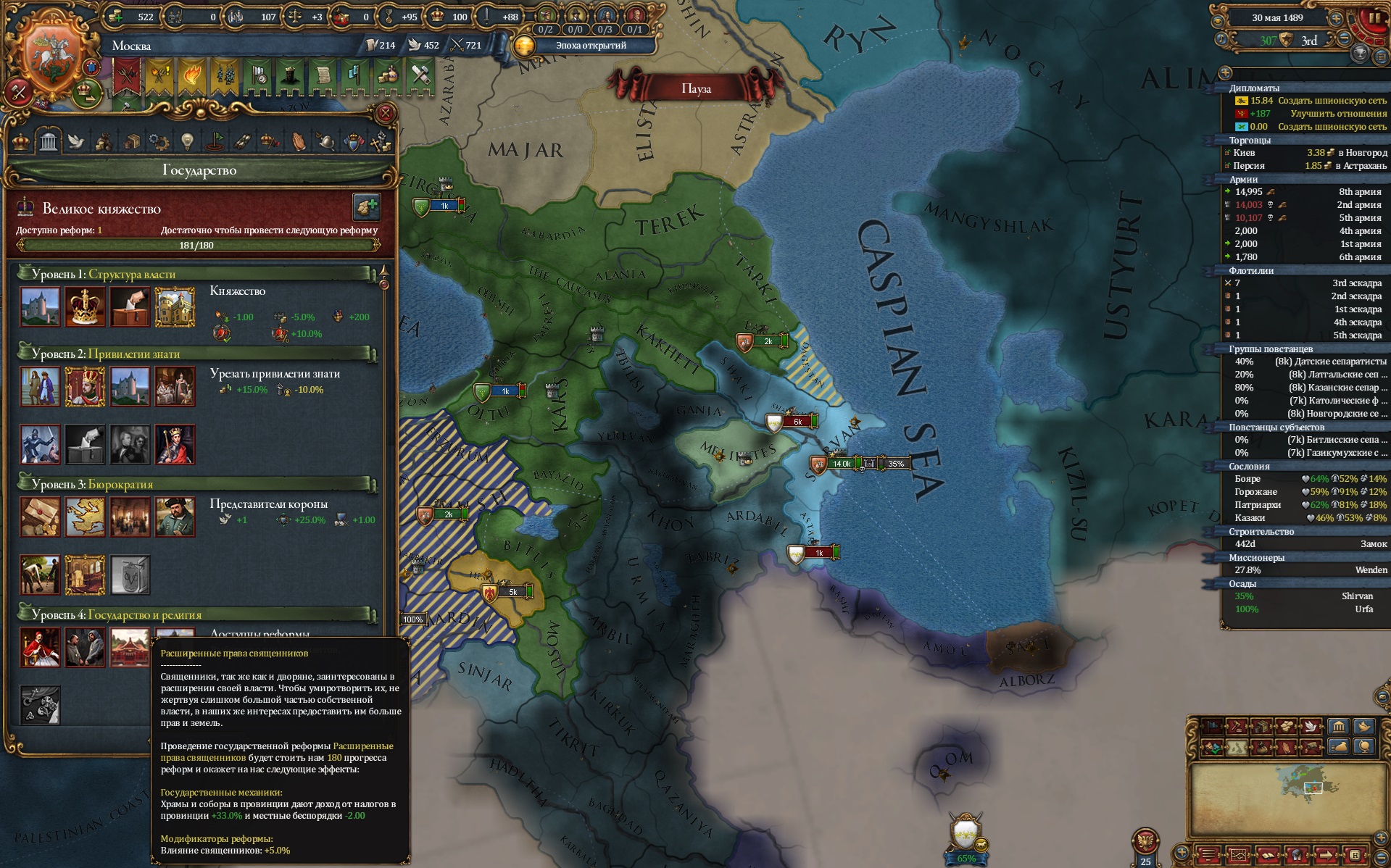The height and width of the screenshot is (868, 1391).
Task: Select the Shirvan siege entry in outliner
Action: coord(1305,596)
